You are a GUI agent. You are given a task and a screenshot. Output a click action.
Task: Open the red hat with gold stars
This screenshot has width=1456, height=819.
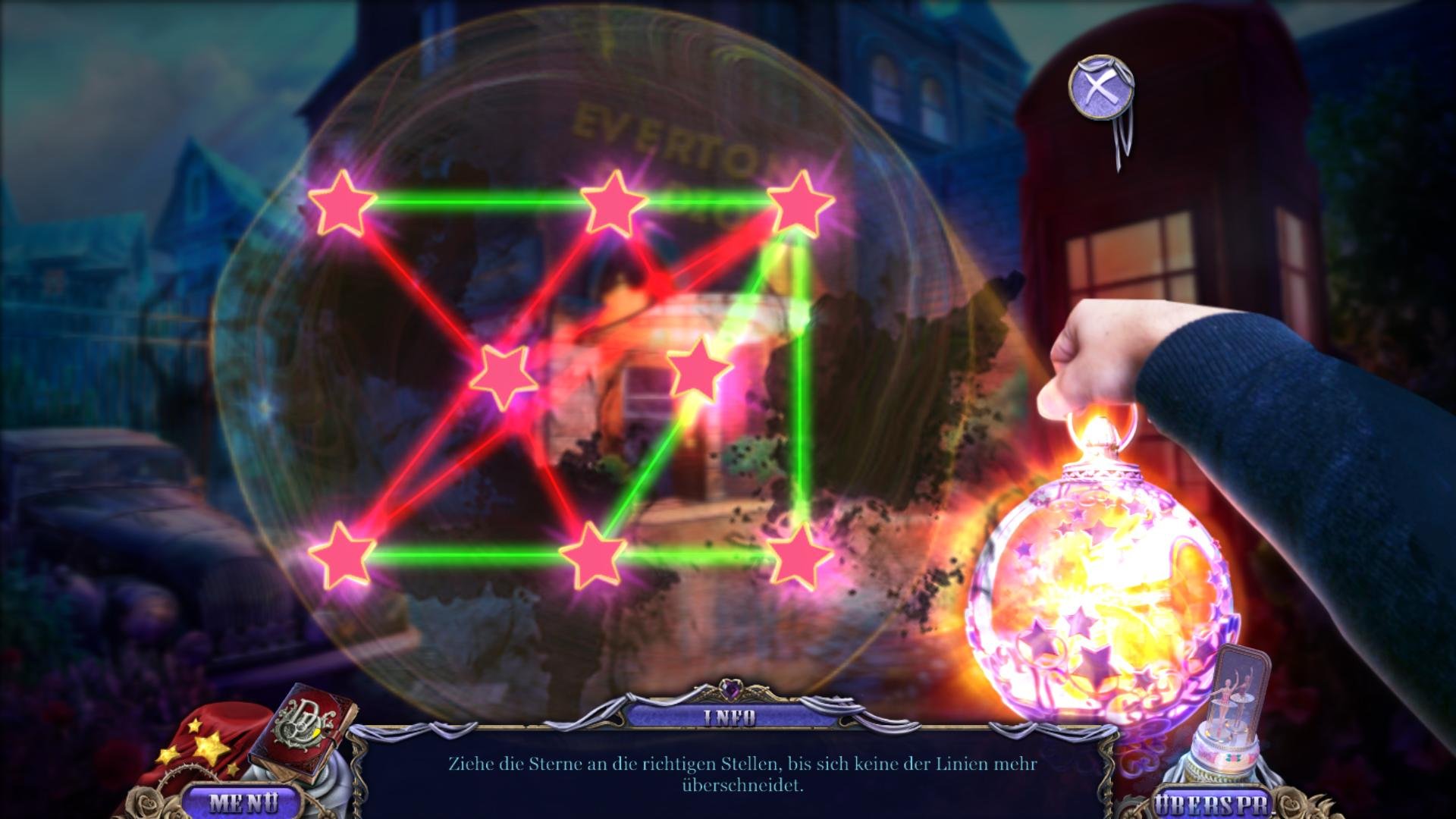coord(201,751)
